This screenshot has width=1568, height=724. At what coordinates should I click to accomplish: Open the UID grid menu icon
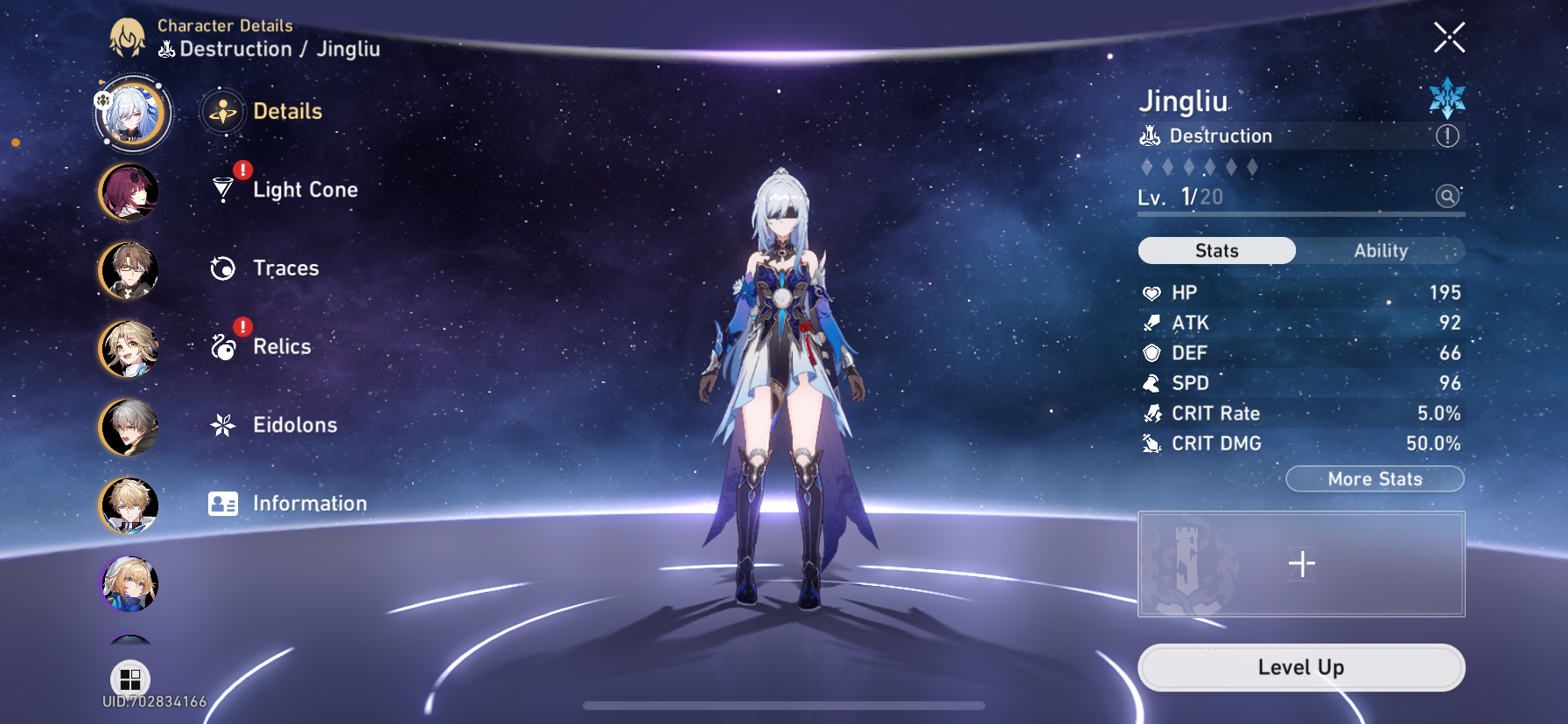pos(129,678)
